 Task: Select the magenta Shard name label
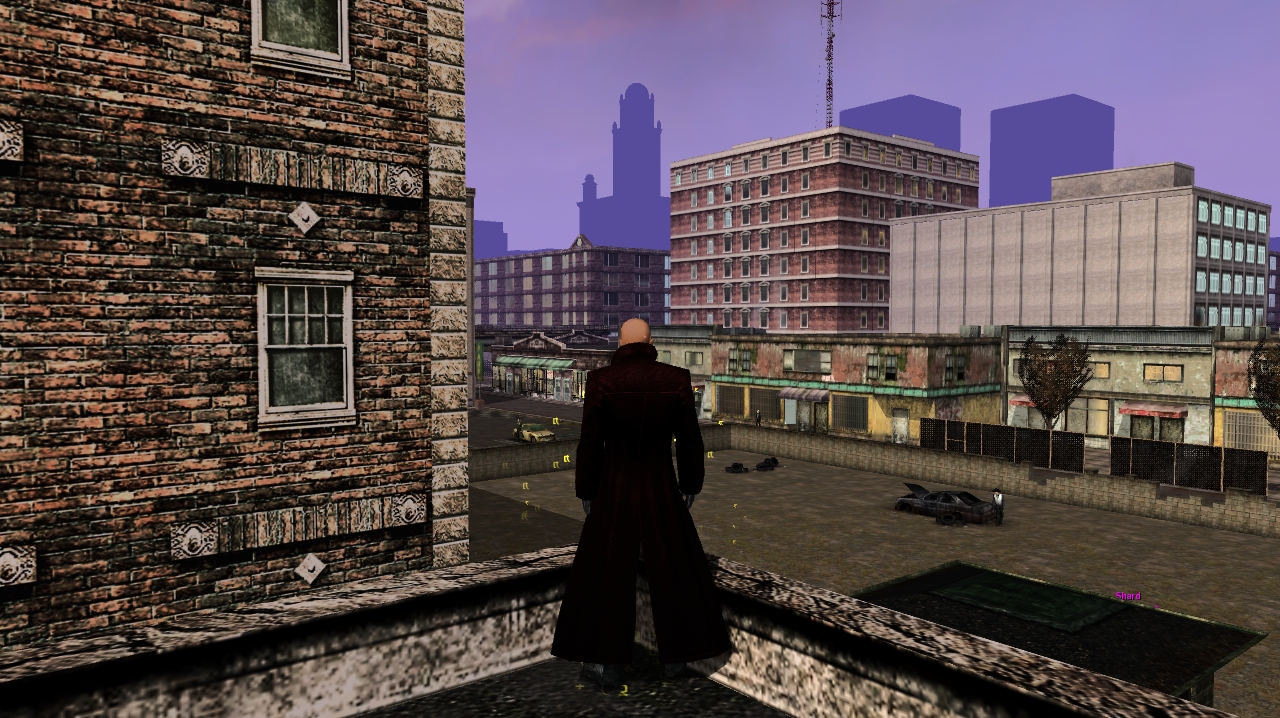point(1128,596)
